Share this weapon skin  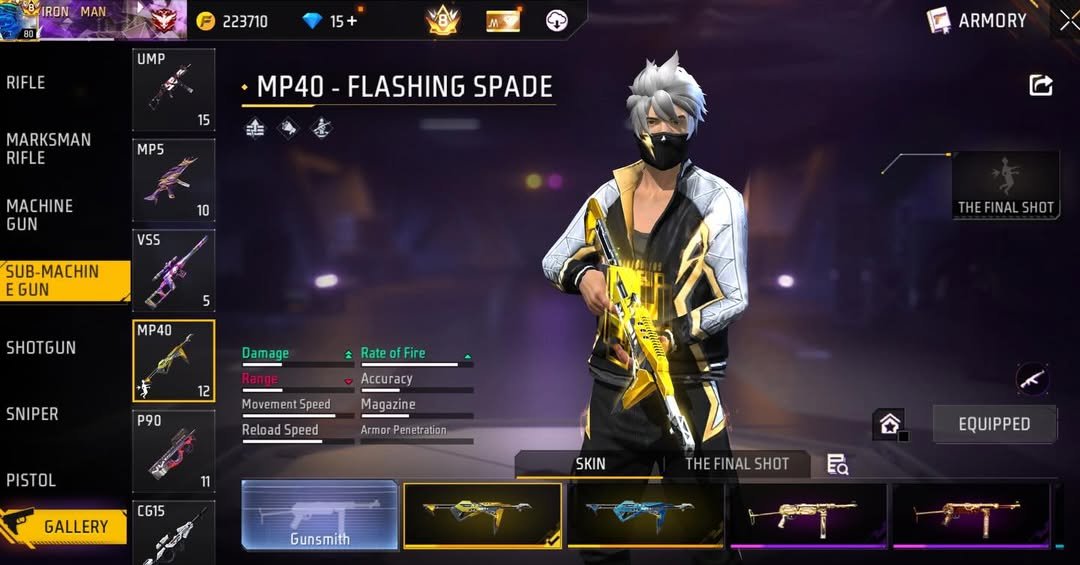(1041, 86)
